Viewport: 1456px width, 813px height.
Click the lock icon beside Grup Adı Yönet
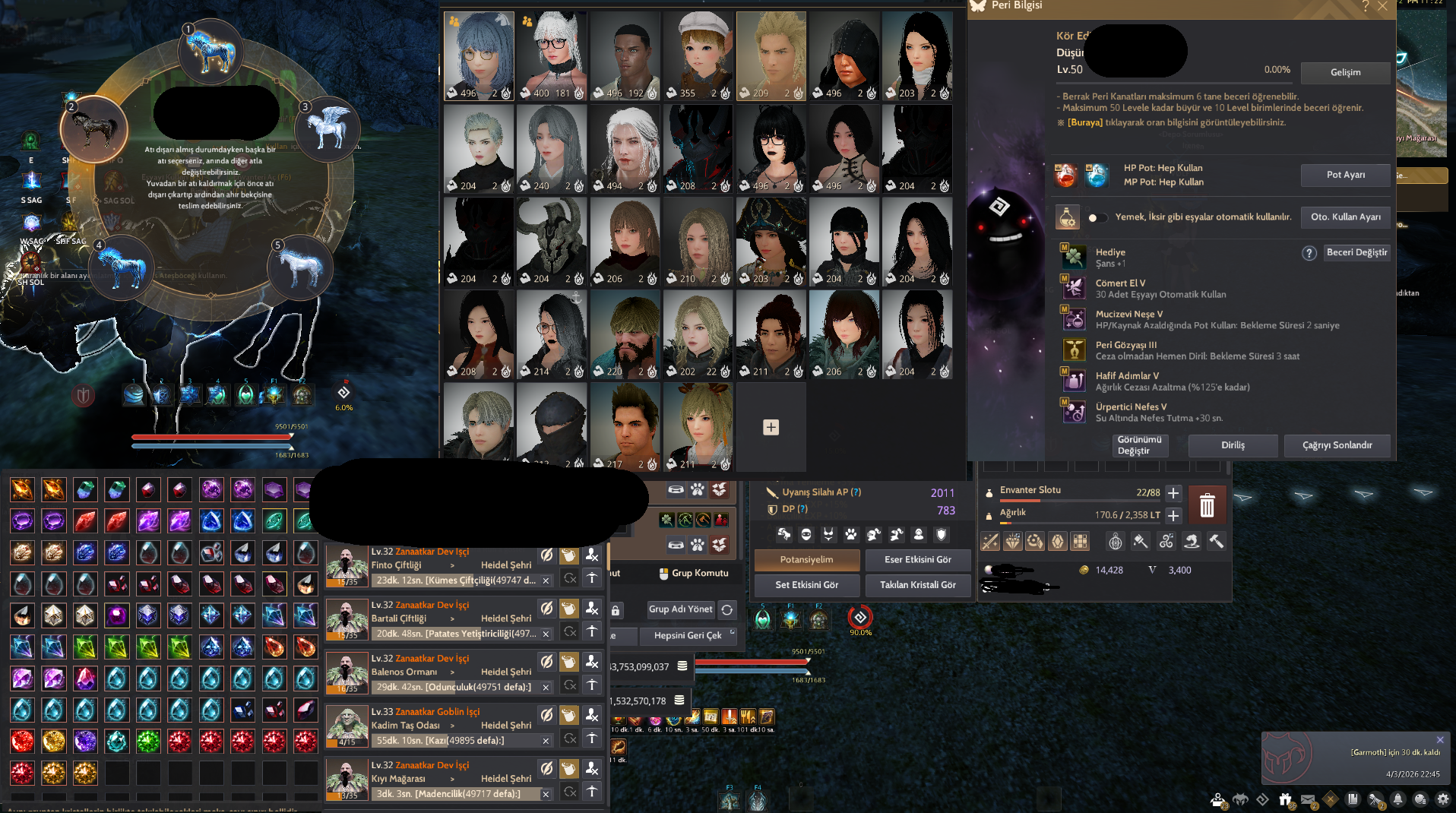[x=615, y=609]
